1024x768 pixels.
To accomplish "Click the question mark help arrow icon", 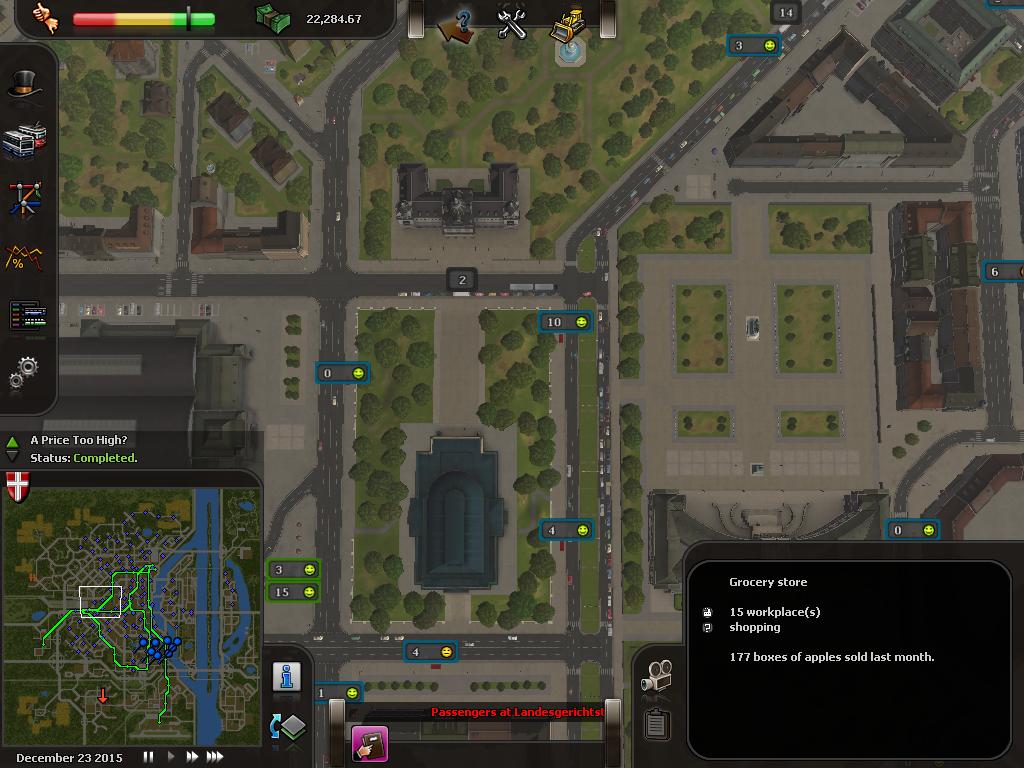I will [x=459, y=24].
